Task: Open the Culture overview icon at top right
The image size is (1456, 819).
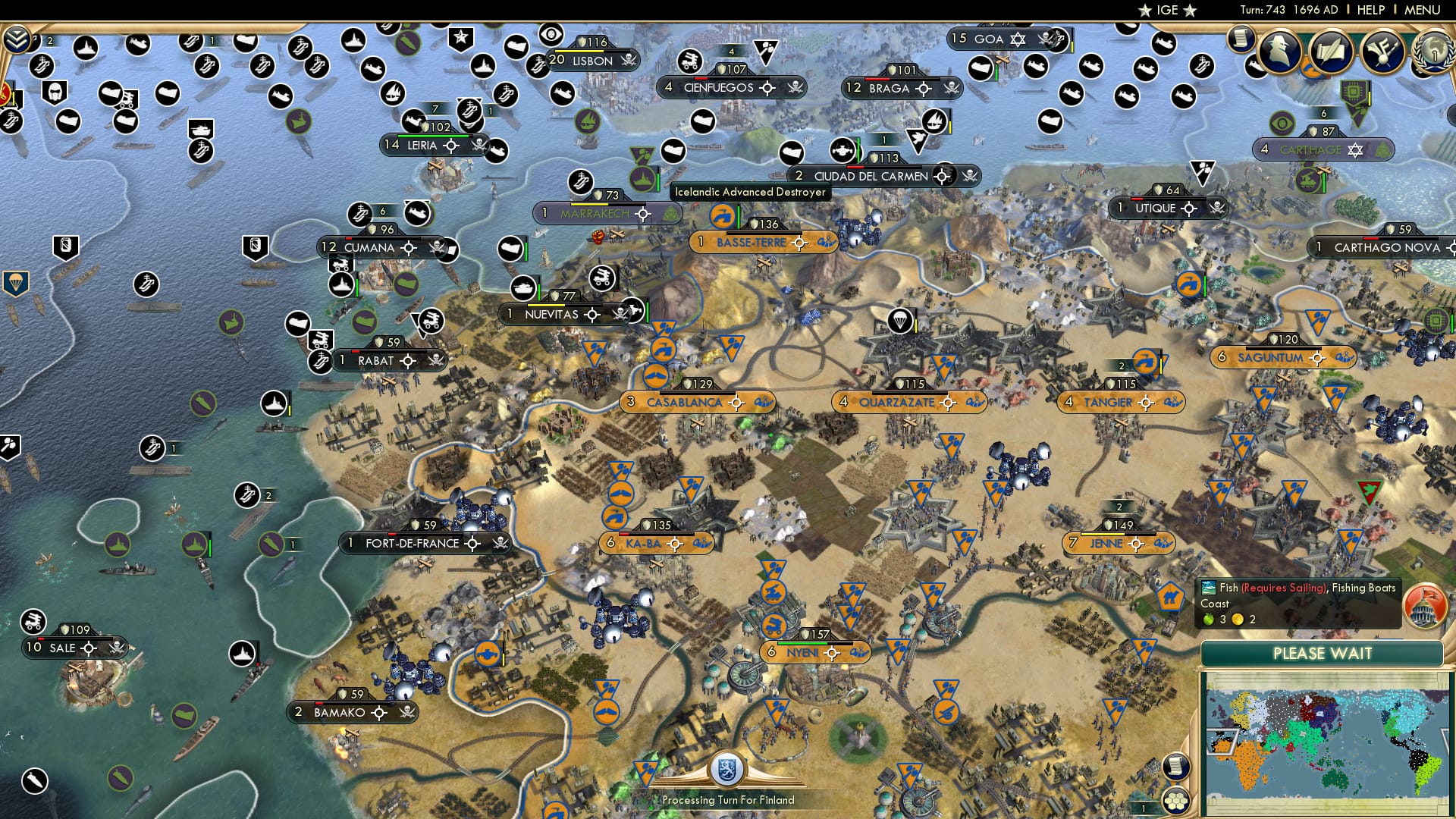Action: point(1382,52)
